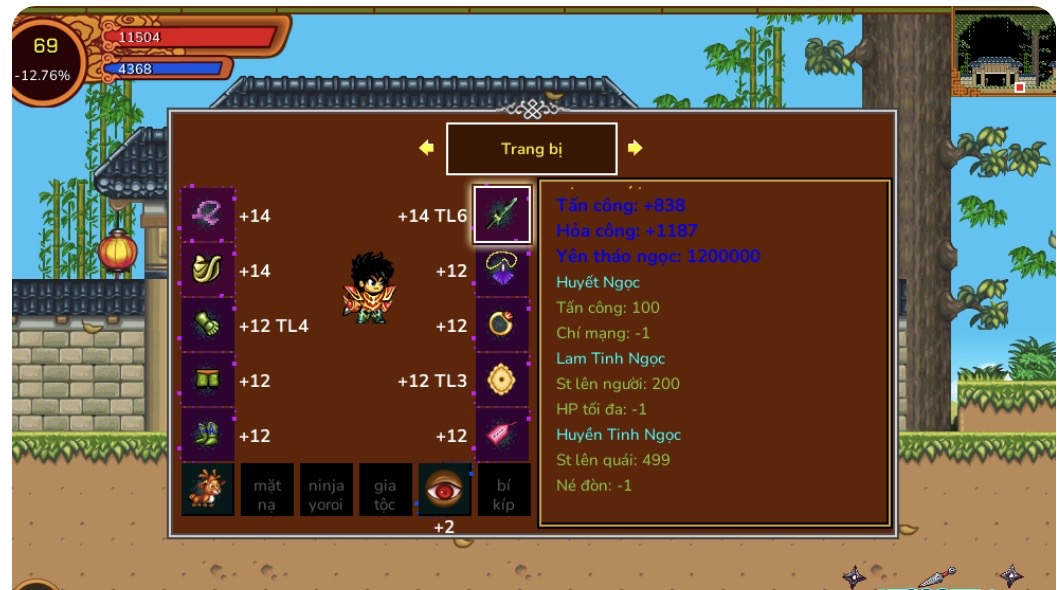The width and height of the screenshot is (1057, 590).
Task: Switch to the previous tab with left arrow
Action: coord(427,148)
